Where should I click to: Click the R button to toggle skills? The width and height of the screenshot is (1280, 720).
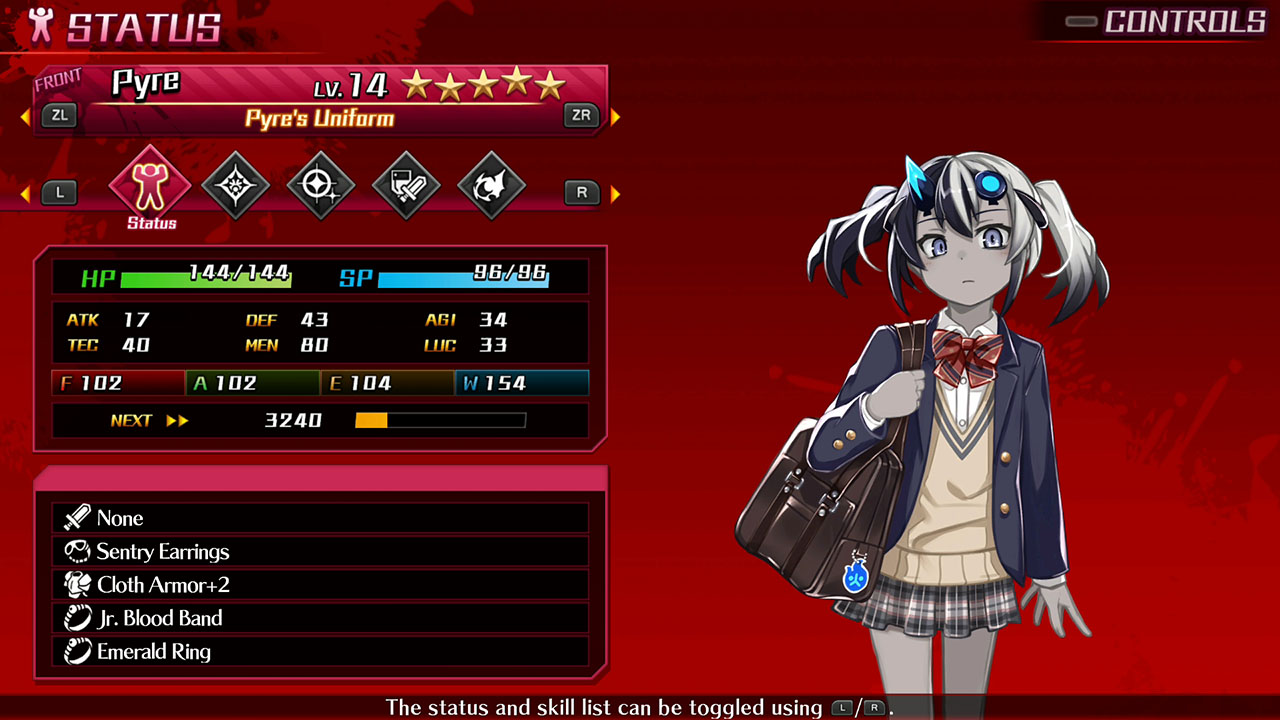[x=581, y=192]
